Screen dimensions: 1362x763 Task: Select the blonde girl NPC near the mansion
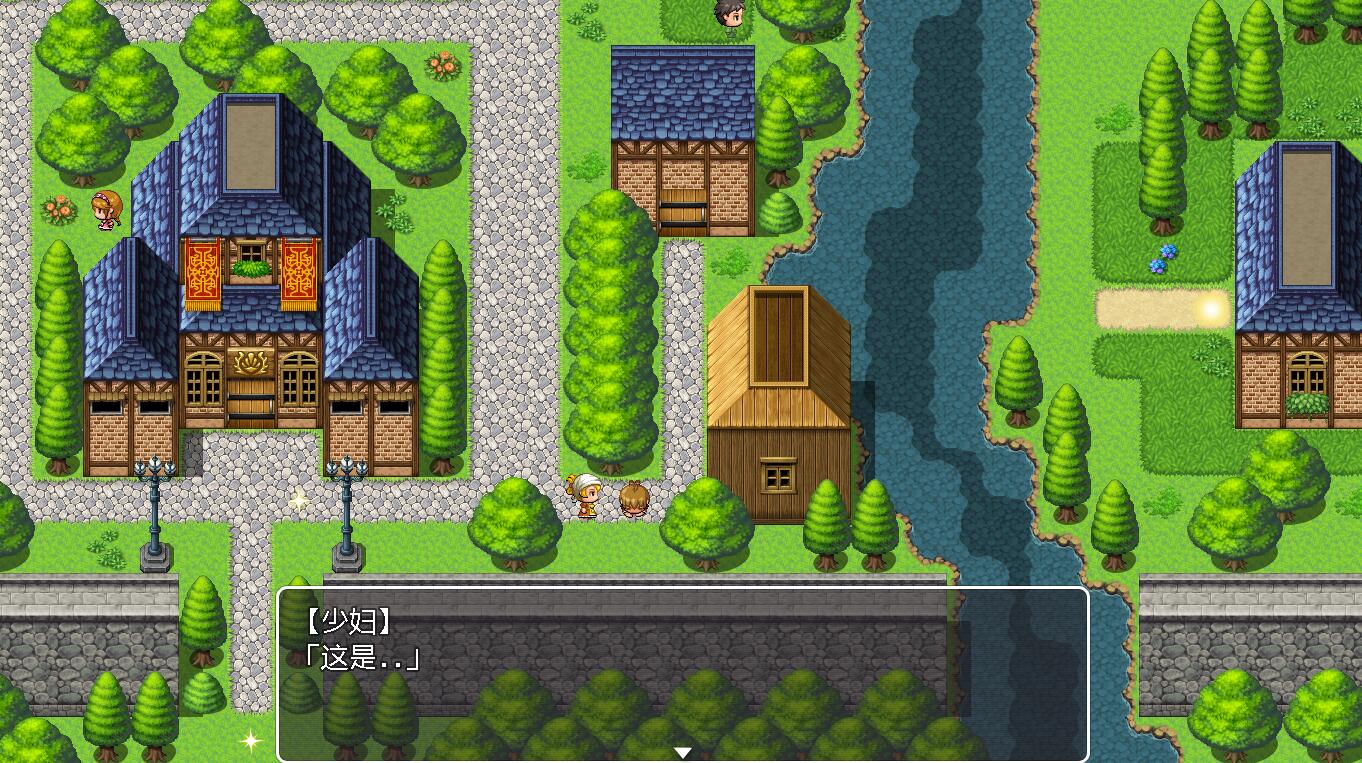point(110,210)
